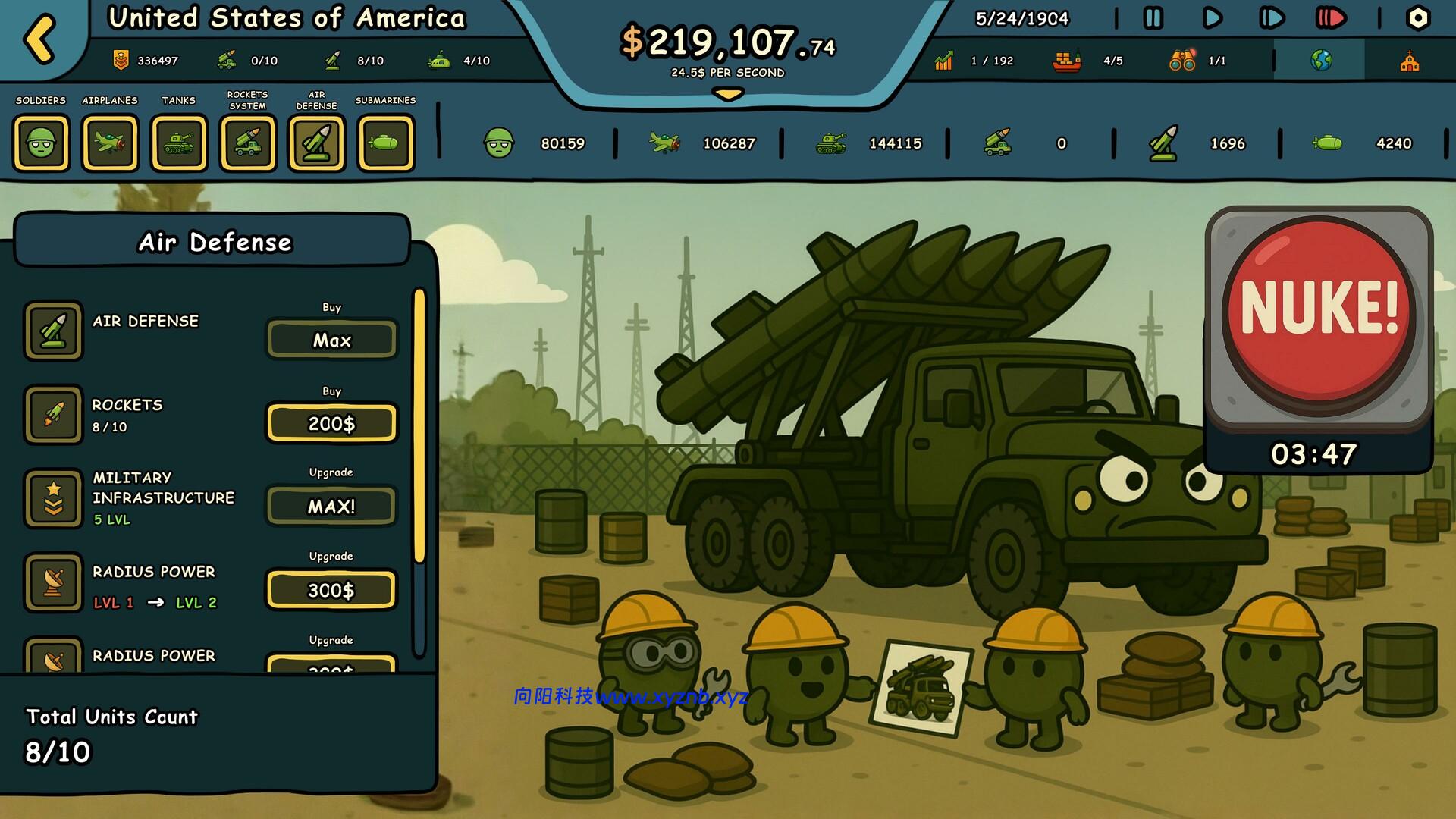Upgrade Radius Power for 300$
Image resolution: width=1456 pixels, height=819 pixels.
coord(331,590)
